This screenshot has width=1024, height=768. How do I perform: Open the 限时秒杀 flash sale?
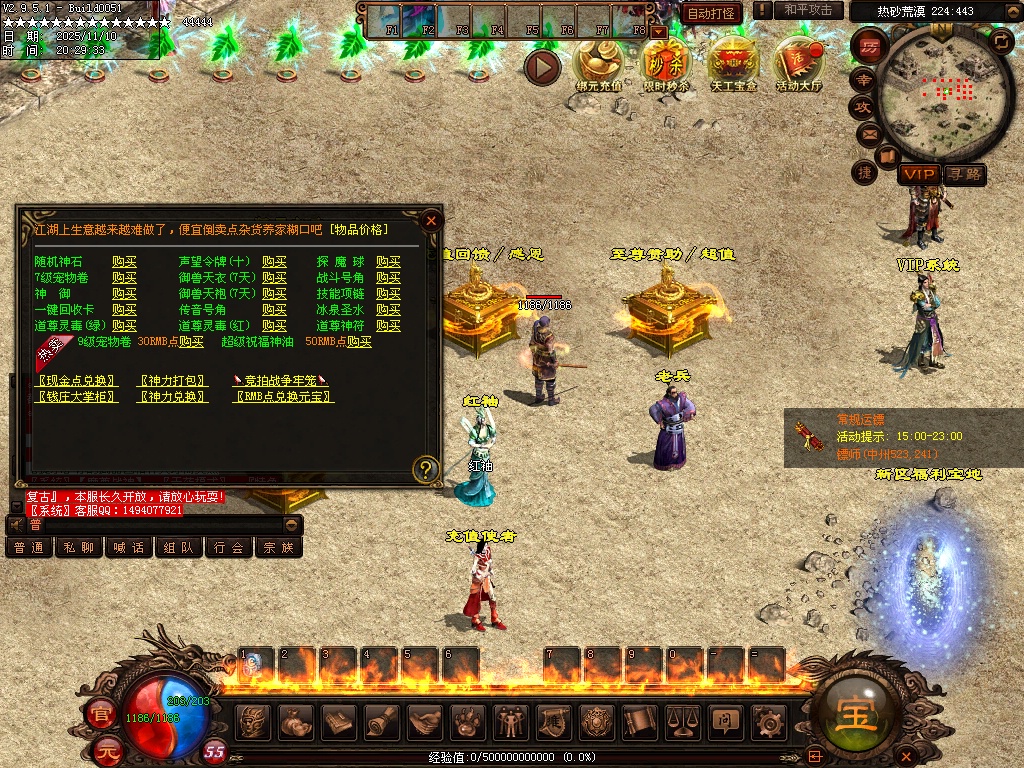pos(666,65)
